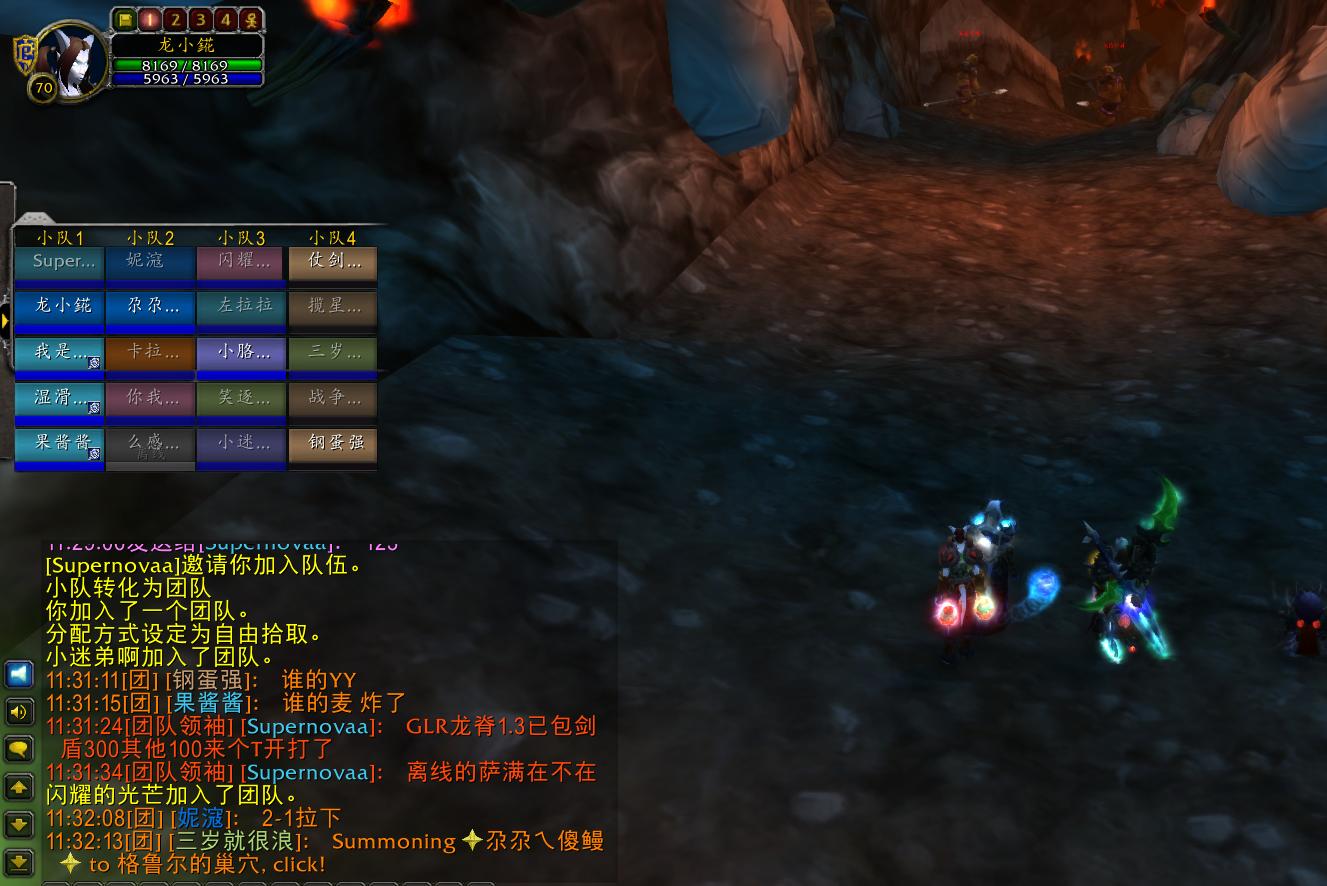Select the 小队1 group header
This screenshot has height=886, width=1327.
coord(59,238)
